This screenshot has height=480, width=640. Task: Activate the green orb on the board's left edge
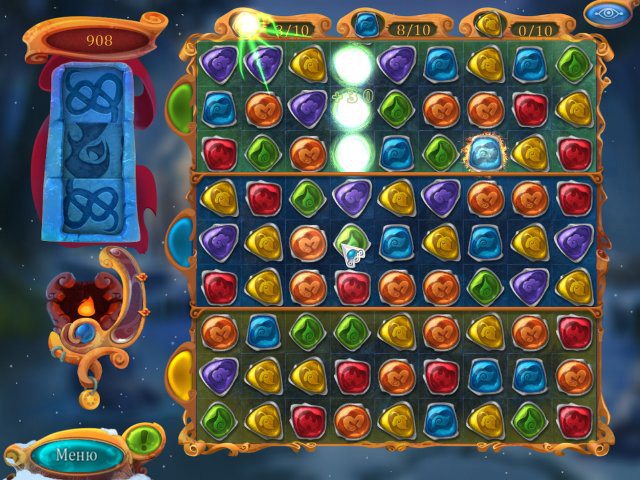click(x=182, y=104)
